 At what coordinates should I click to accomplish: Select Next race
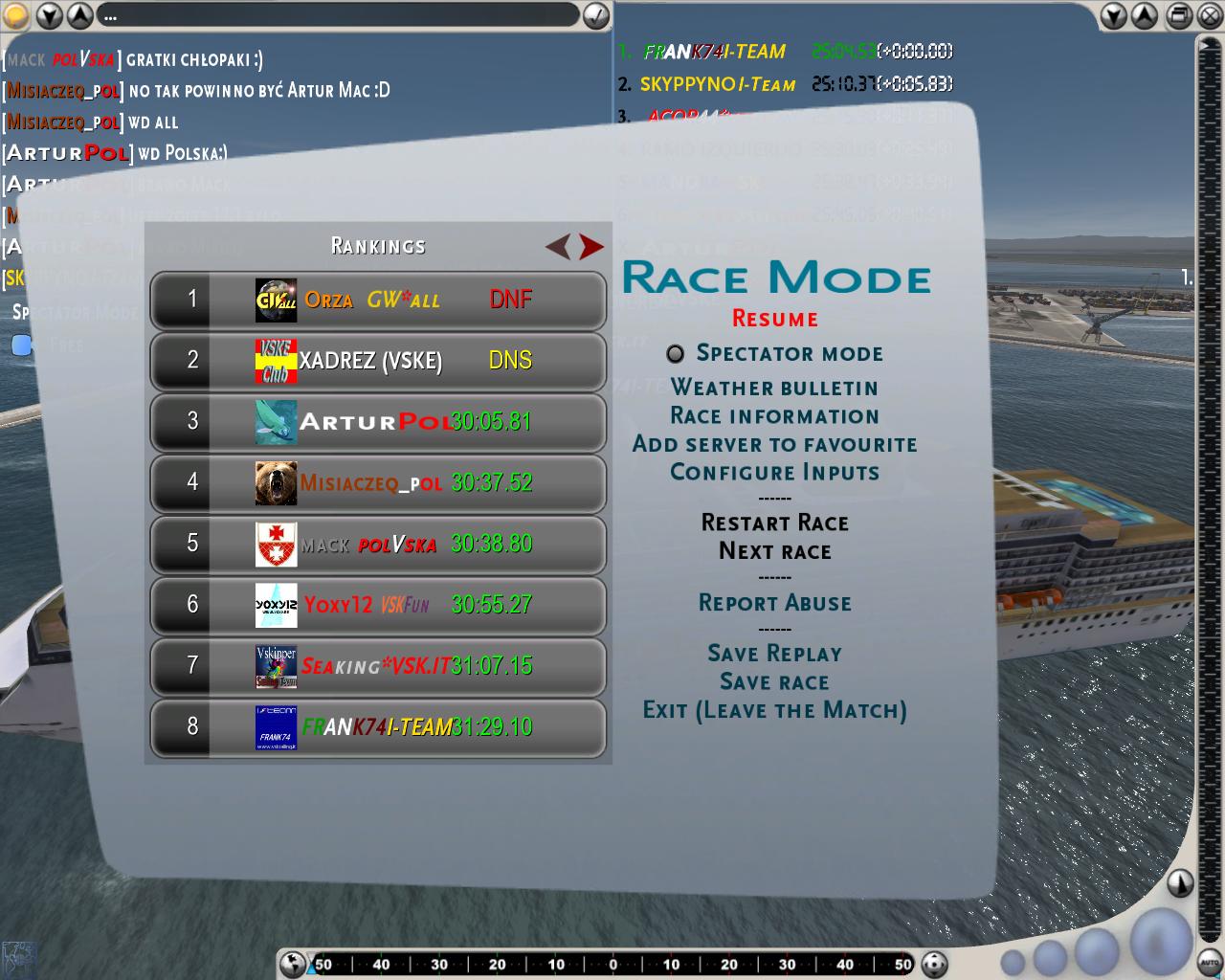774,551
